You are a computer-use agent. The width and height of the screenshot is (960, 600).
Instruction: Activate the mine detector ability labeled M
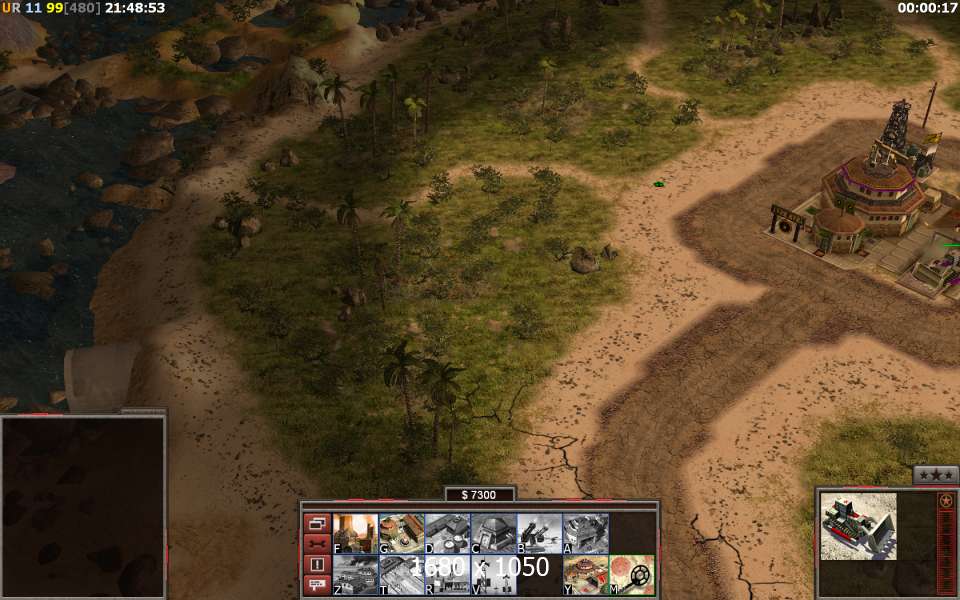tap(632, 575)
